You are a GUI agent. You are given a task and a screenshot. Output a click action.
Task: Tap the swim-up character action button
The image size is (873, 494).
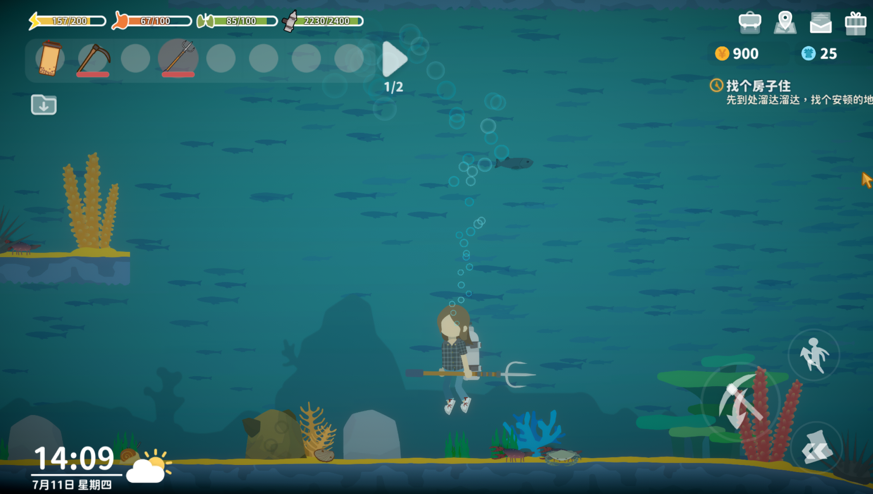(813, 355)
